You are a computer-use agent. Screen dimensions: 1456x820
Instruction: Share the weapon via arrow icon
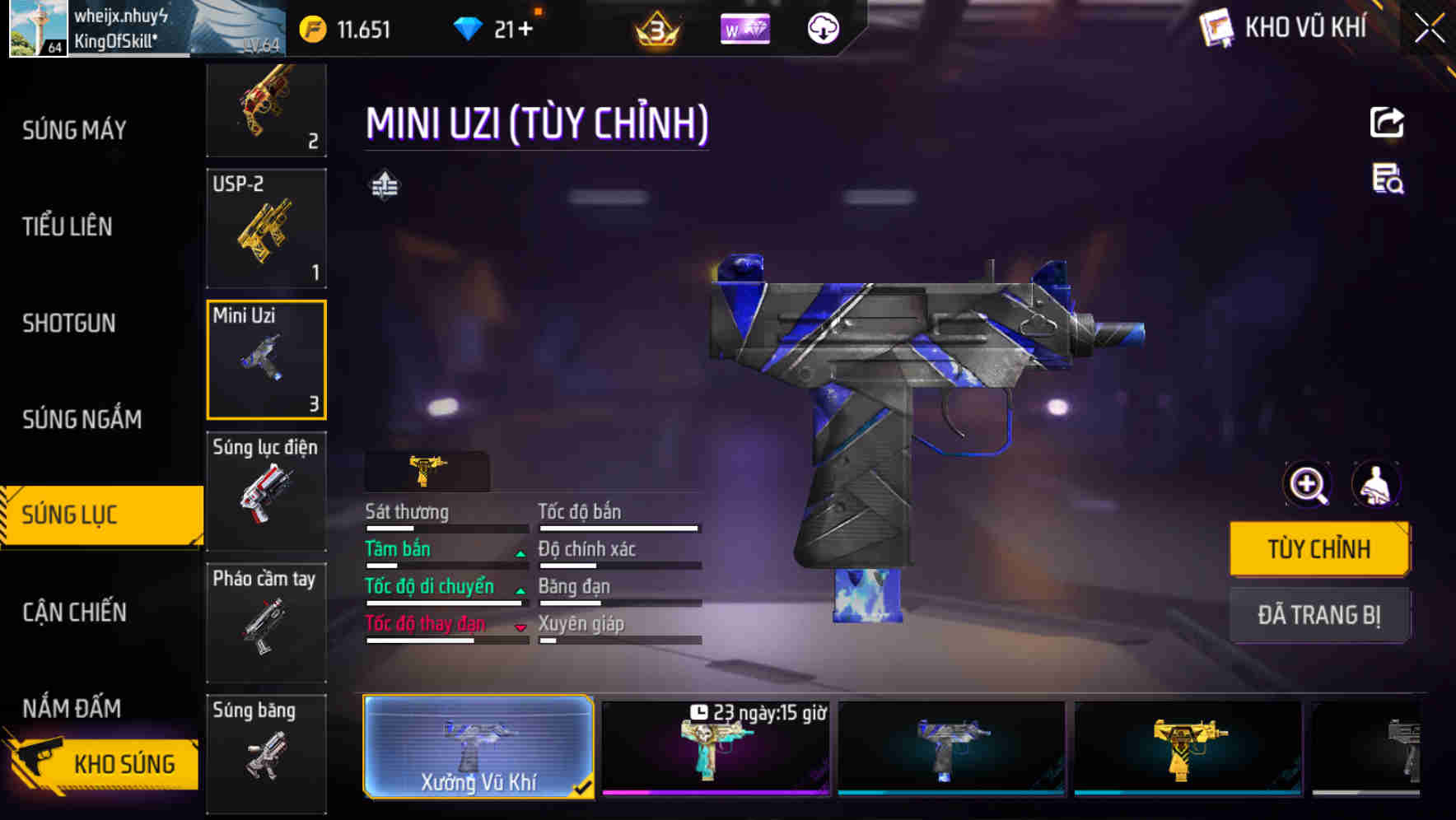tap(1387, 123)
